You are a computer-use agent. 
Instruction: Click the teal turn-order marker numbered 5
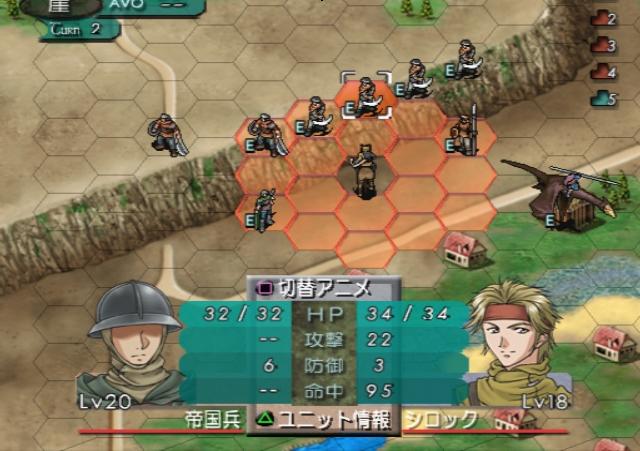click(x=602, y=97)
